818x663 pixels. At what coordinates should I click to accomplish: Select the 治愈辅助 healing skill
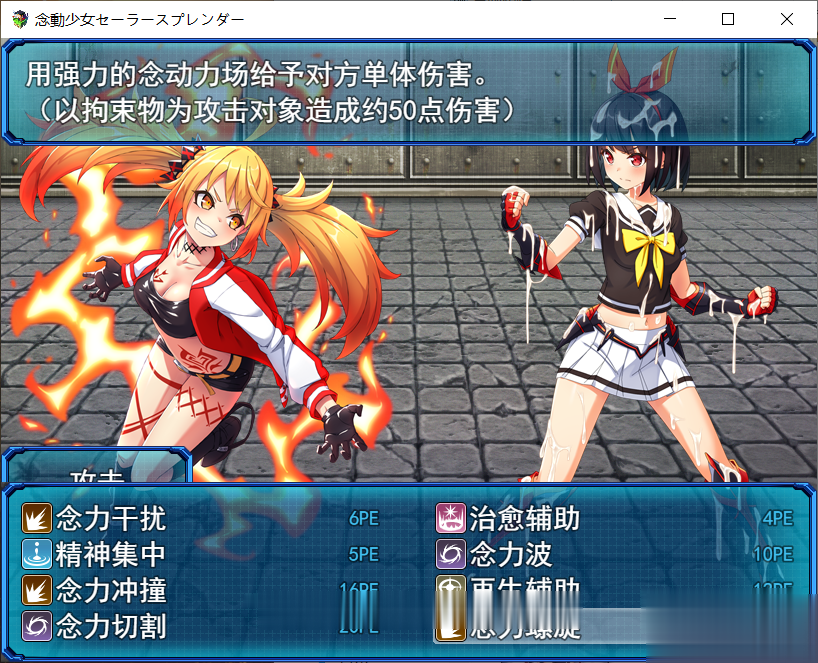[525, 518]
